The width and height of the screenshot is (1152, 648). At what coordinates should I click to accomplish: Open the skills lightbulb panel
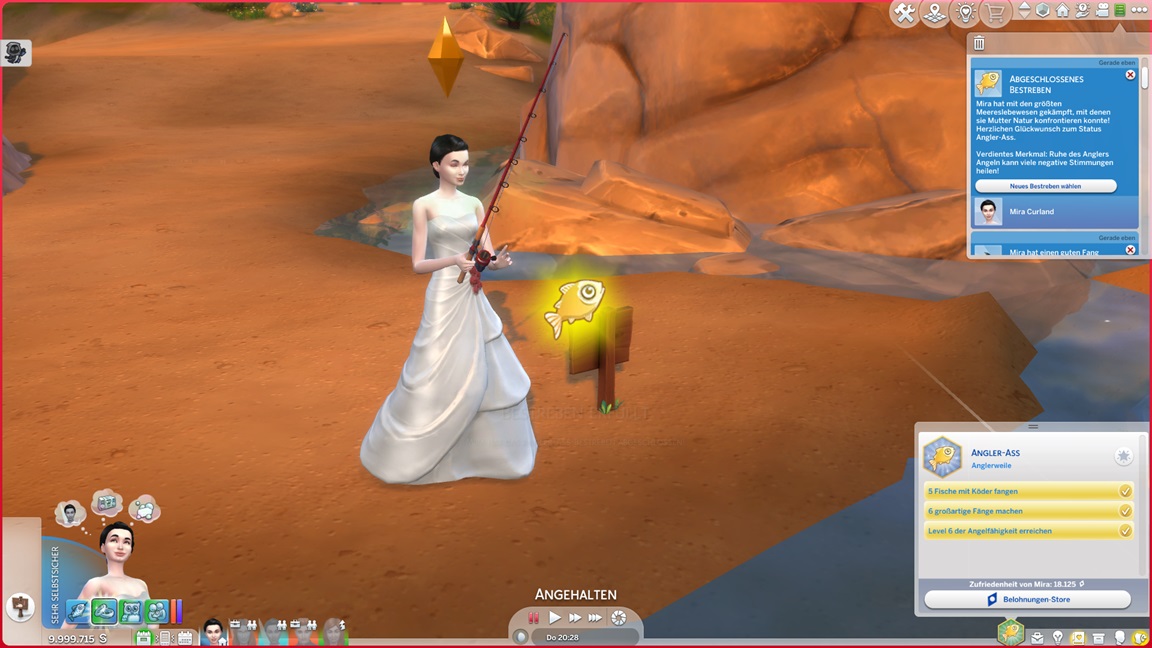point(1057,637)
